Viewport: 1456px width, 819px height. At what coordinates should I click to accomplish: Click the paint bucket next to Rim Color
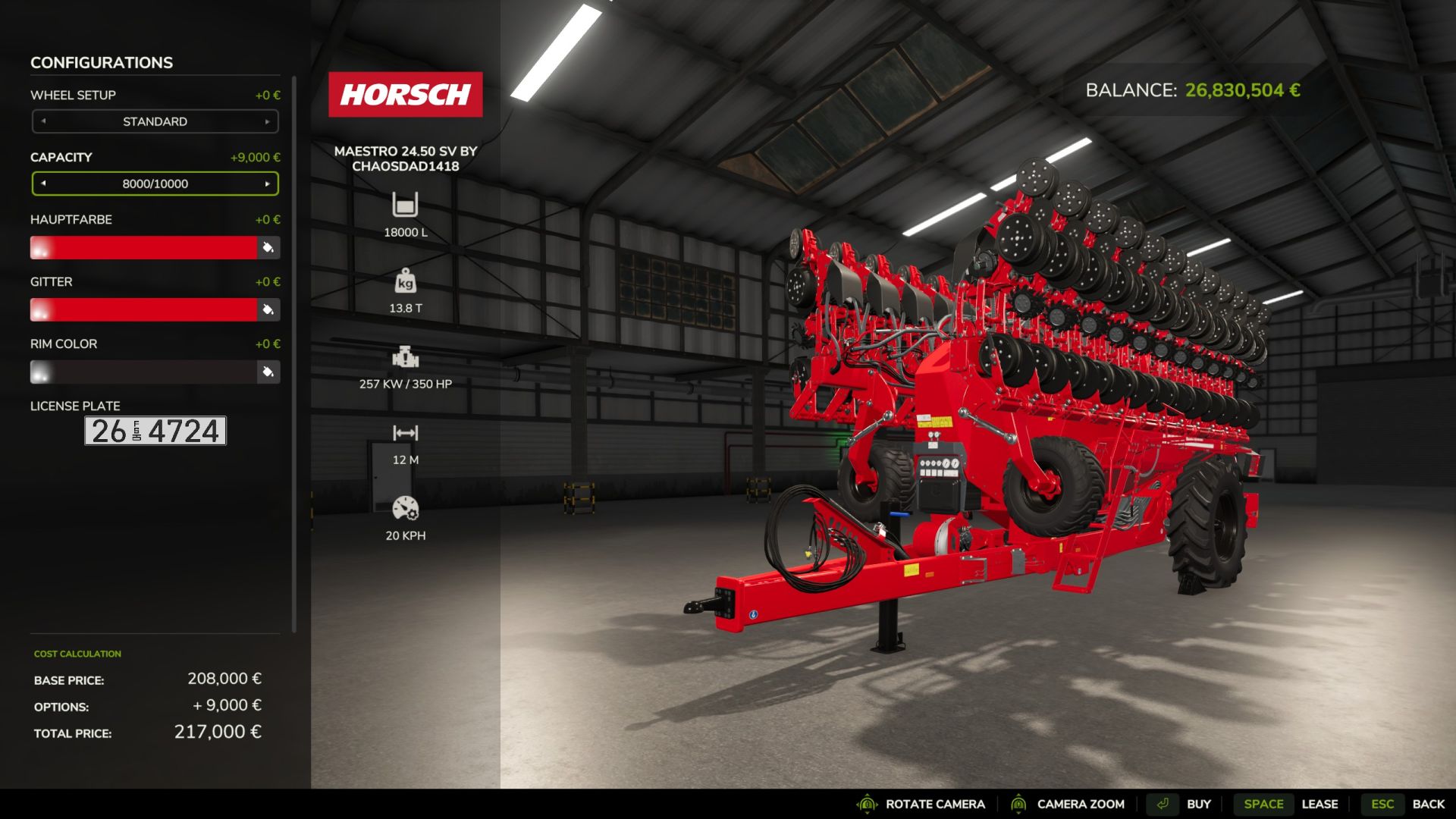[x=268, y=372]
